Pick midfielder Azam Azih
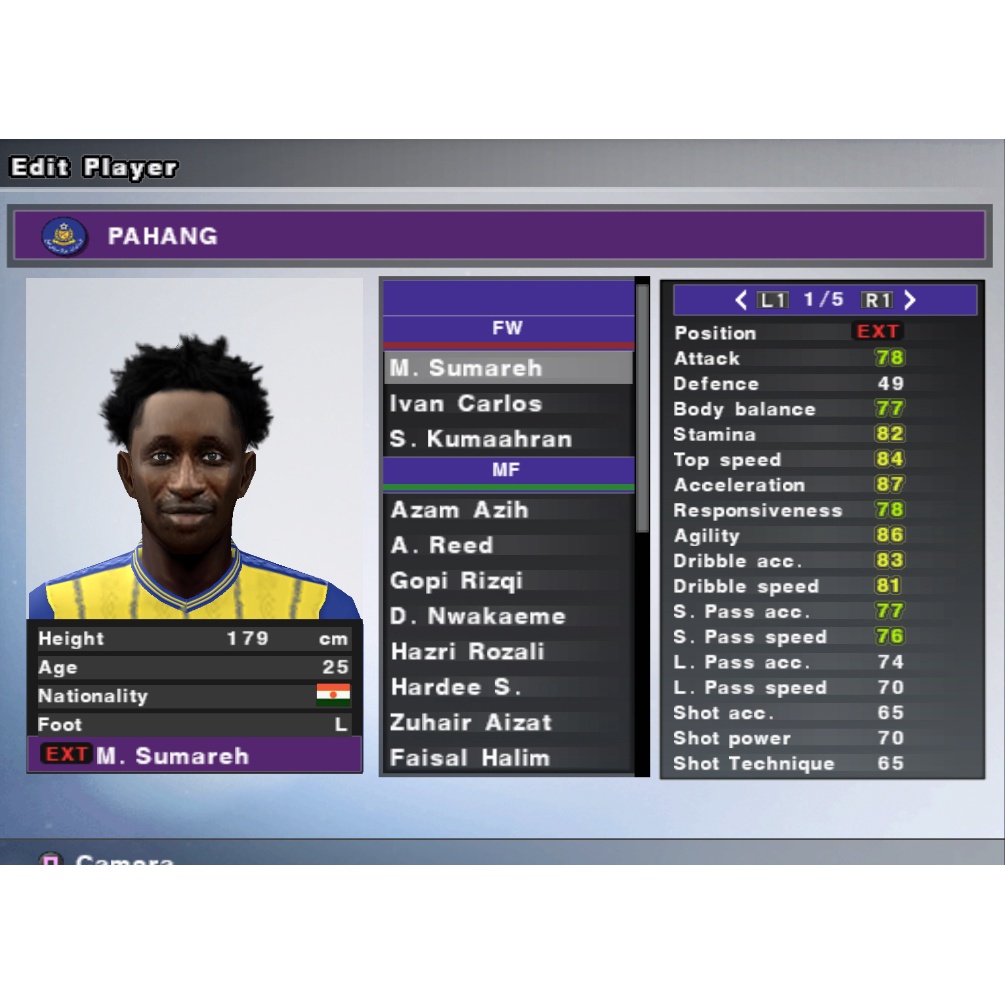The height and width of the screenshot is (1005, 1005). pyautogui.click(x=507, y=510)
